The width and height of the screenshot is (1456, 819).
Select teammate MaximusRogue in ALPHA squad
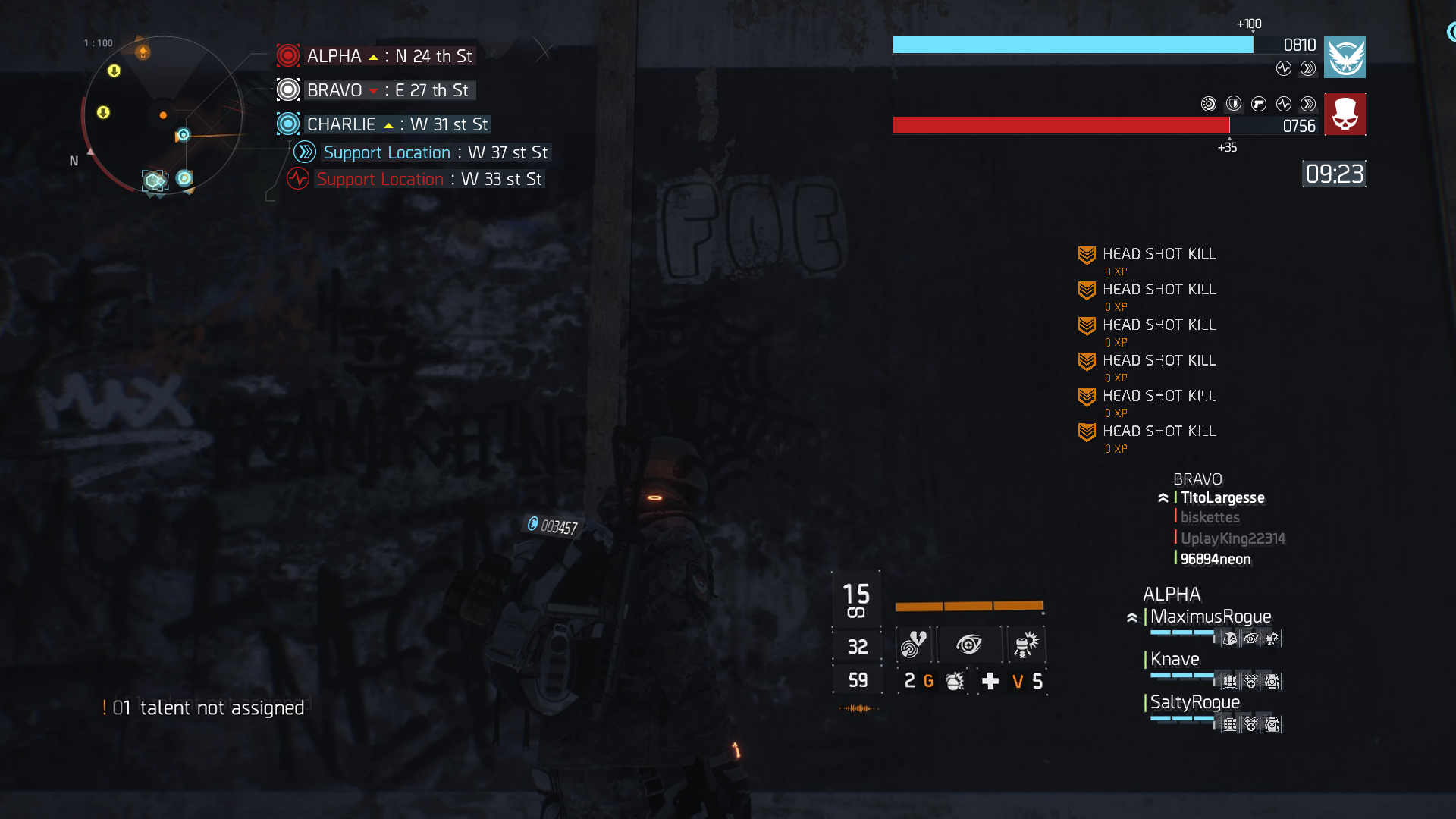tap(1210, 617)
